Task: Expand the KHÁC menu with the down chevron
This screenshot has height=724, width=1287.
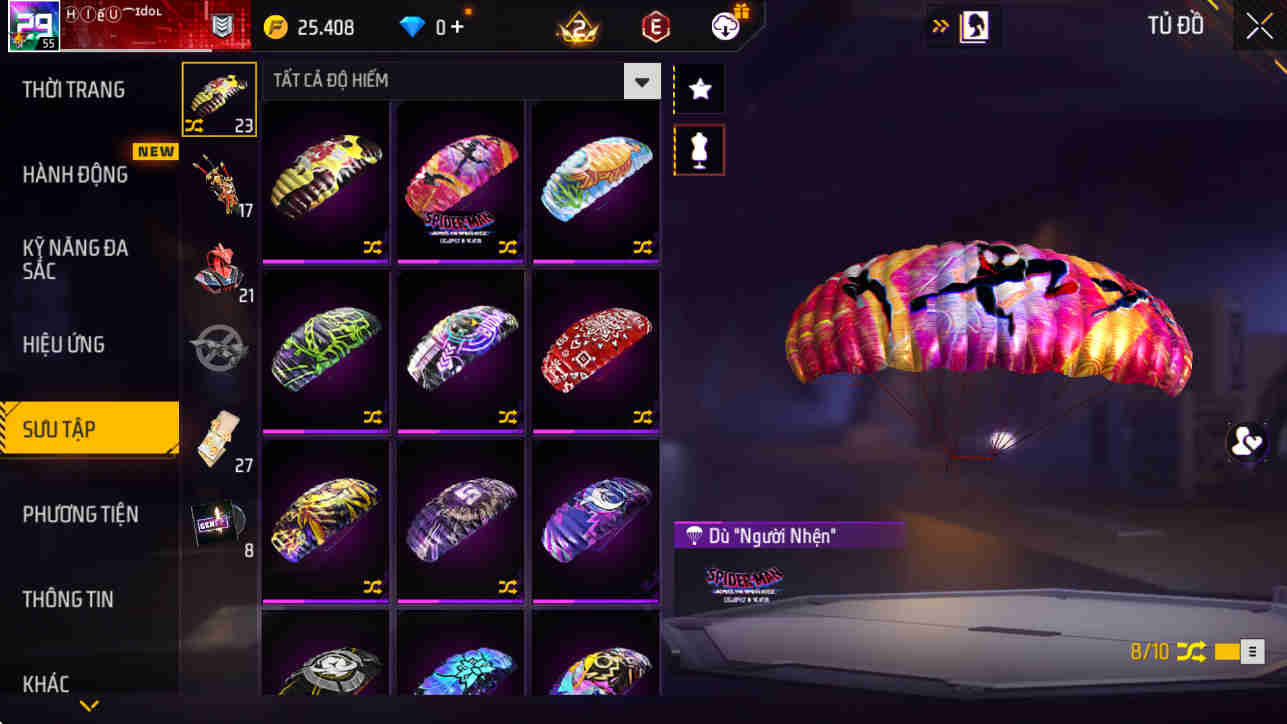Action: click(88, 706)
